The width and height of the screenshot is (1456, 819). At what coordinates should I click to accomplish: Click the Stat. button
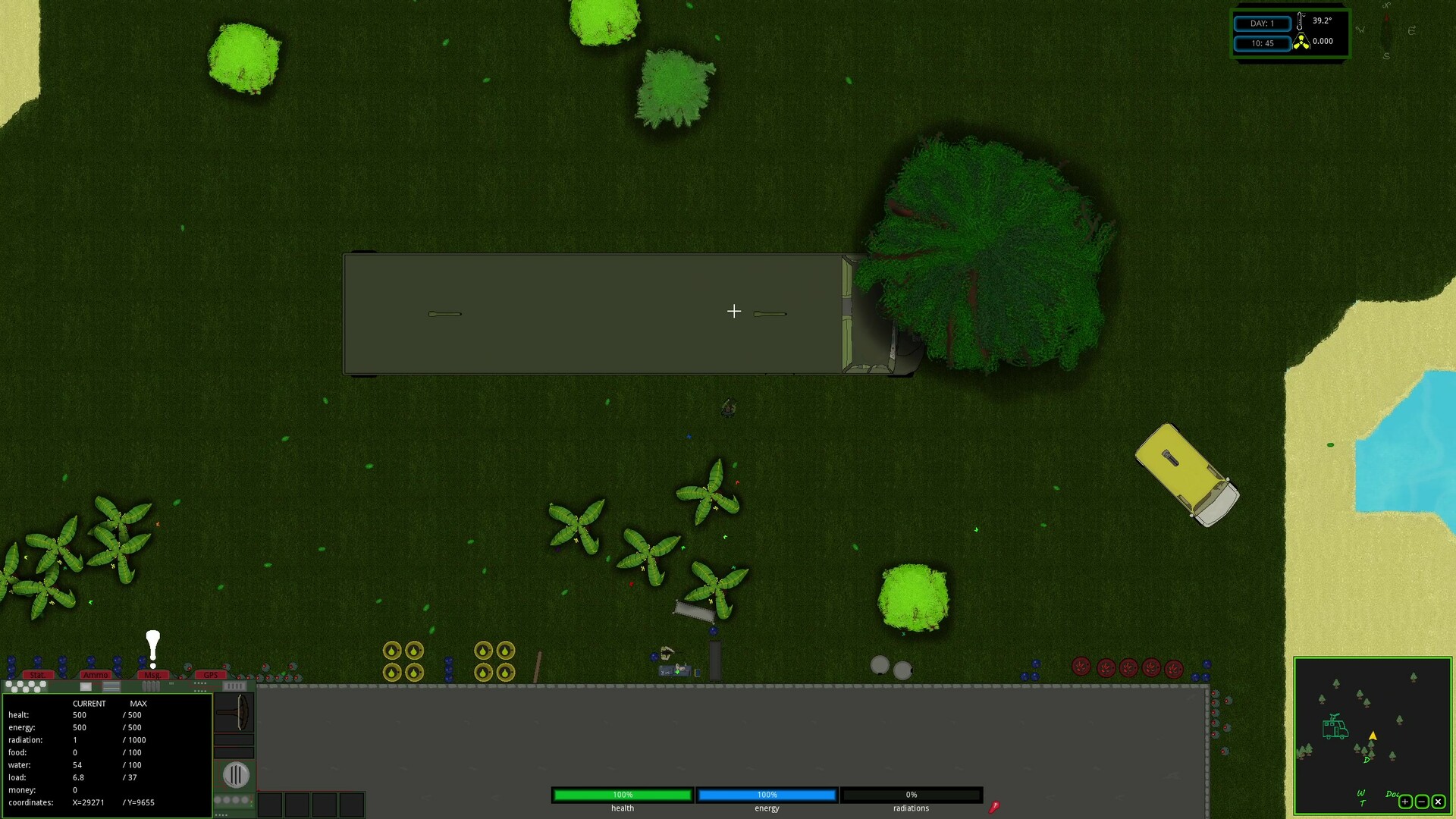pos(38,674)
